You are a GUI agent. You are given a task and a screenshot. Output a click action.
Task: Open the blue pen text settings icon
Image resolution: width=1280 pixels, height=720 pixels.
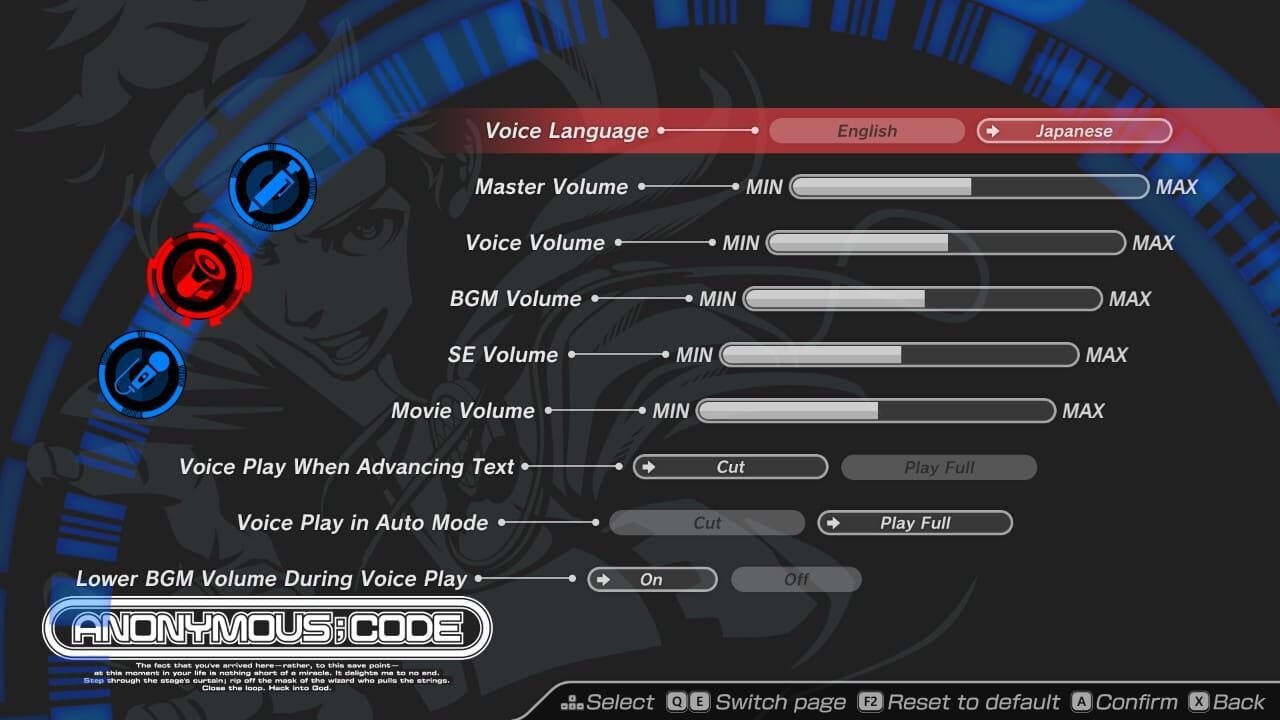(272, 187)
